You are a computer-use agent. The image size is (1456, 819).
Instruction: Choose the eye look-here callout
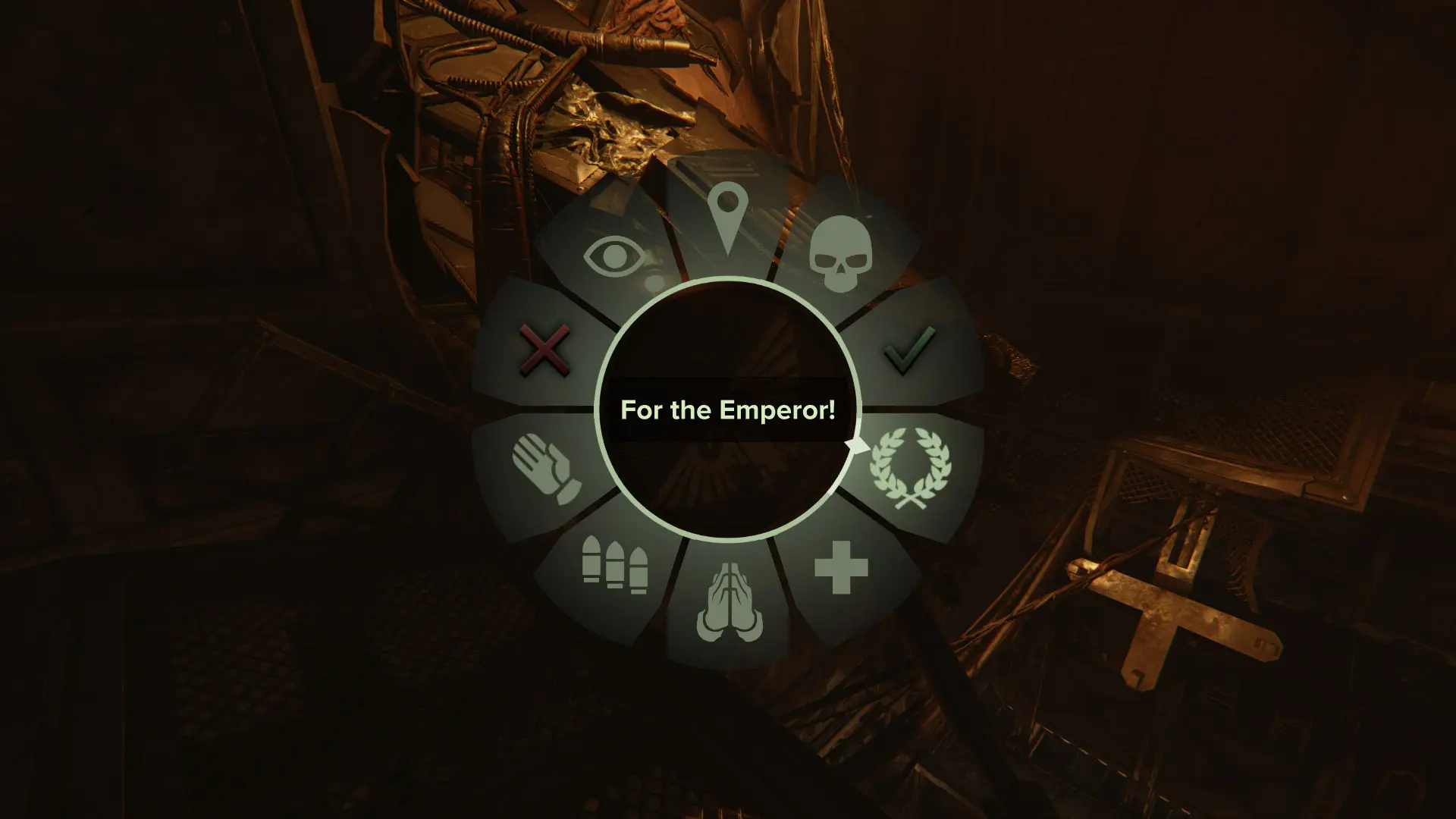point(615,258)
